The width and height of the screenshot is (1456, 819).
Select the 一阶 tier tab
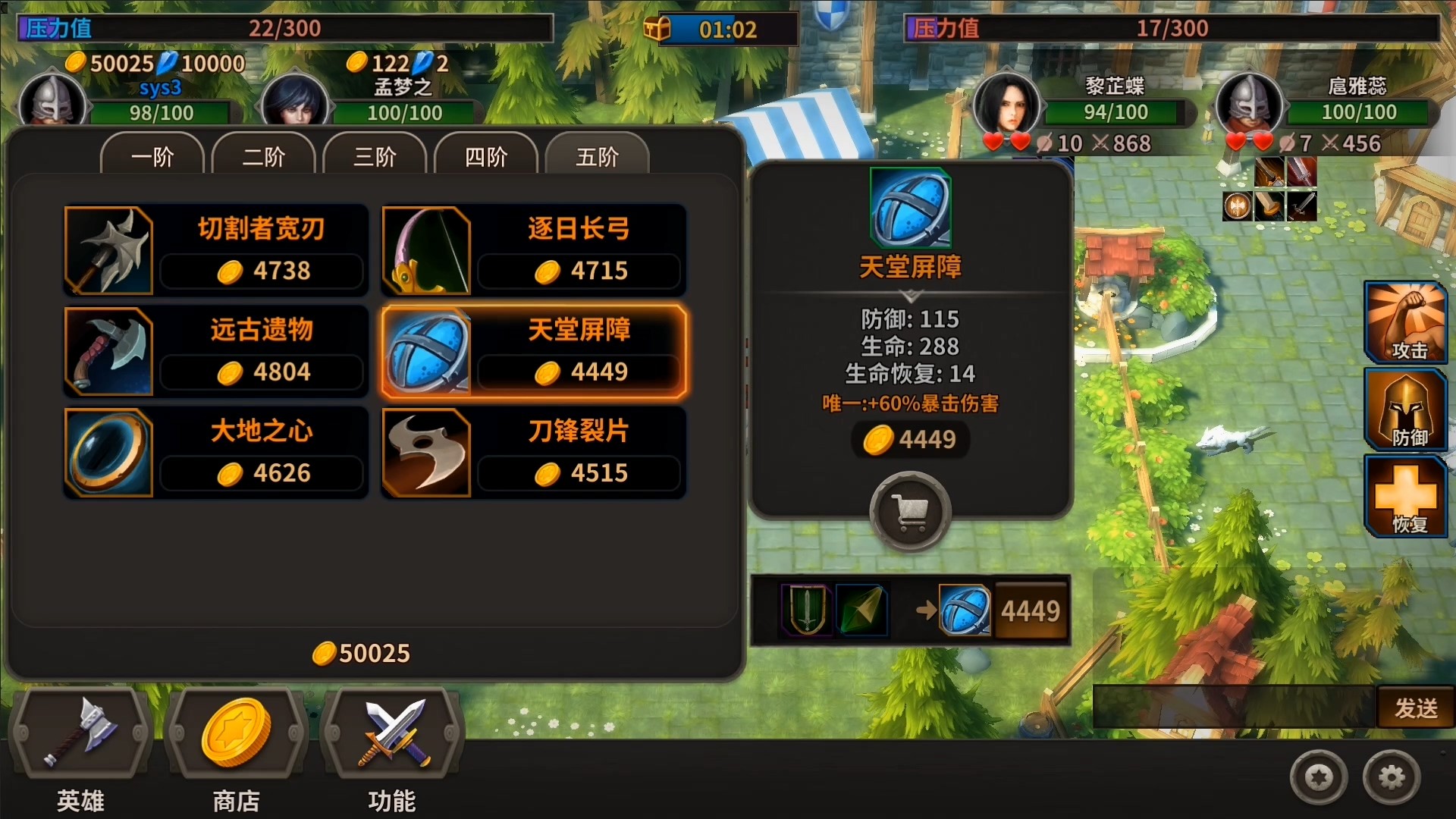152,157
